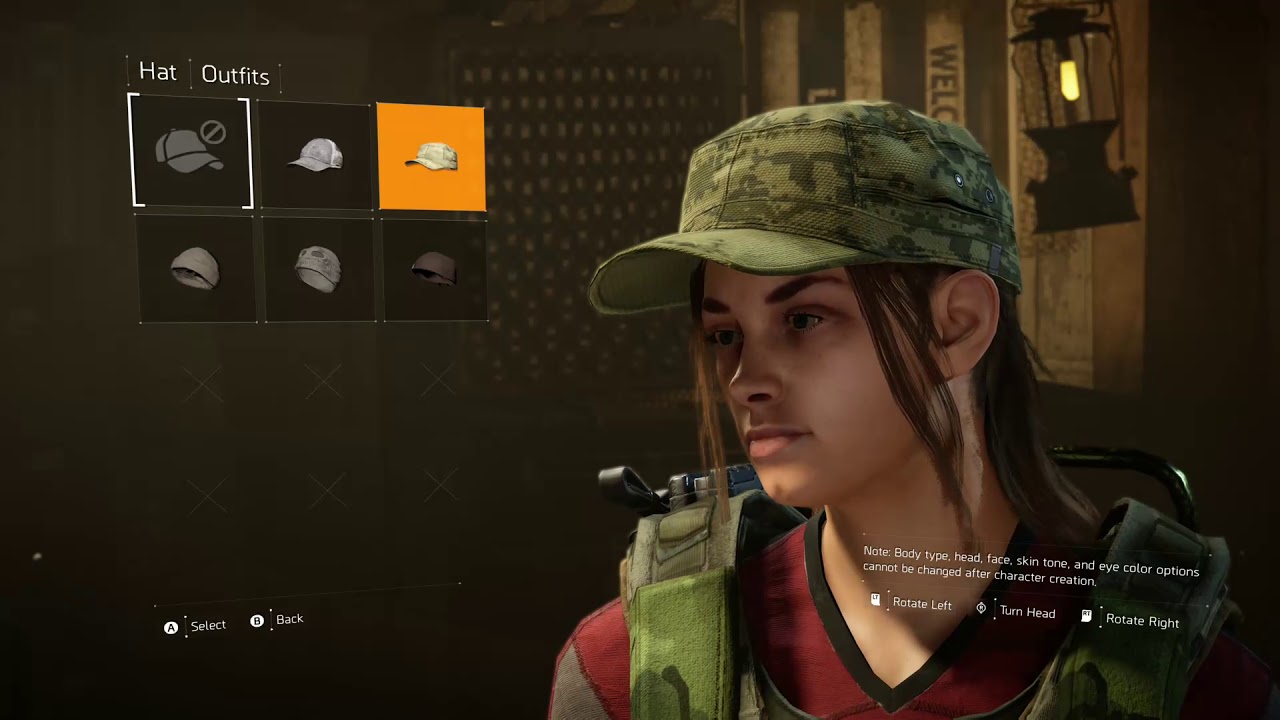Select the gray beanie with goggles

pos(319,269)
